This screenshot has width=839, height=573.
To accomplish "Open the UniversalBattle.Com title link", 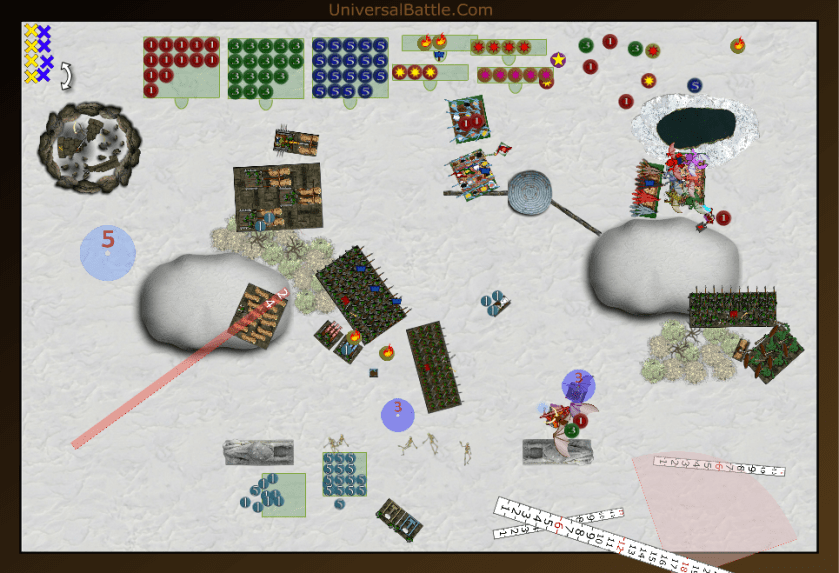I will pyautogui.click(x=410, y=10).
